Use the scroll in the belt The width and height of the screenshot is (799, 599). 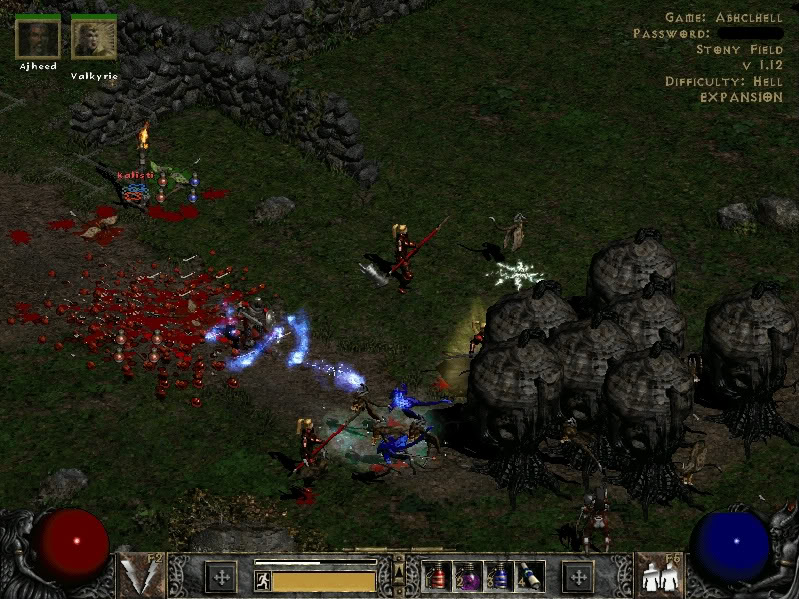529,576
